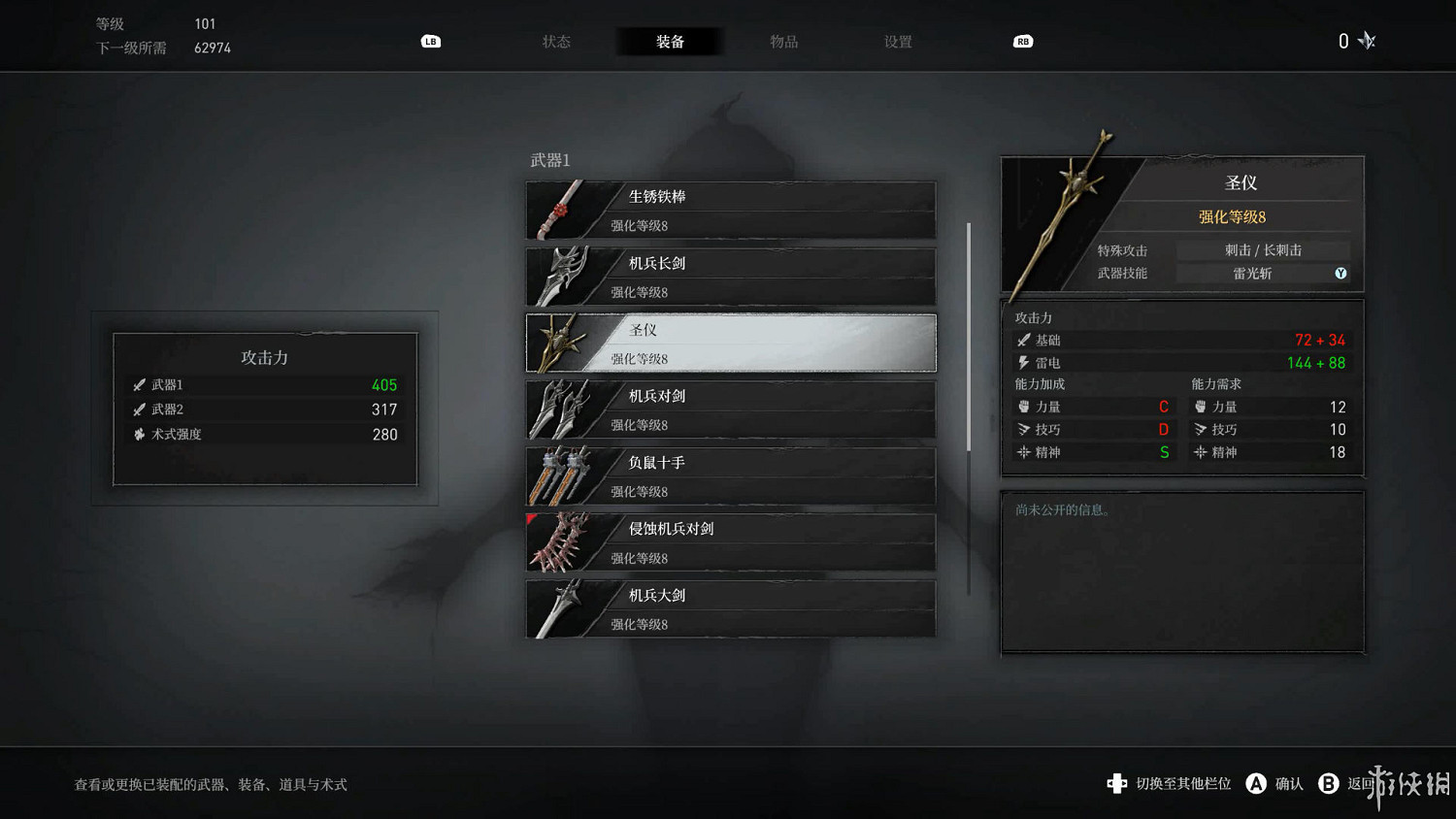Switch to the 设置 tab
Image resolution: width=1456 pixels, height=819 pixels.
coord(896,42)
